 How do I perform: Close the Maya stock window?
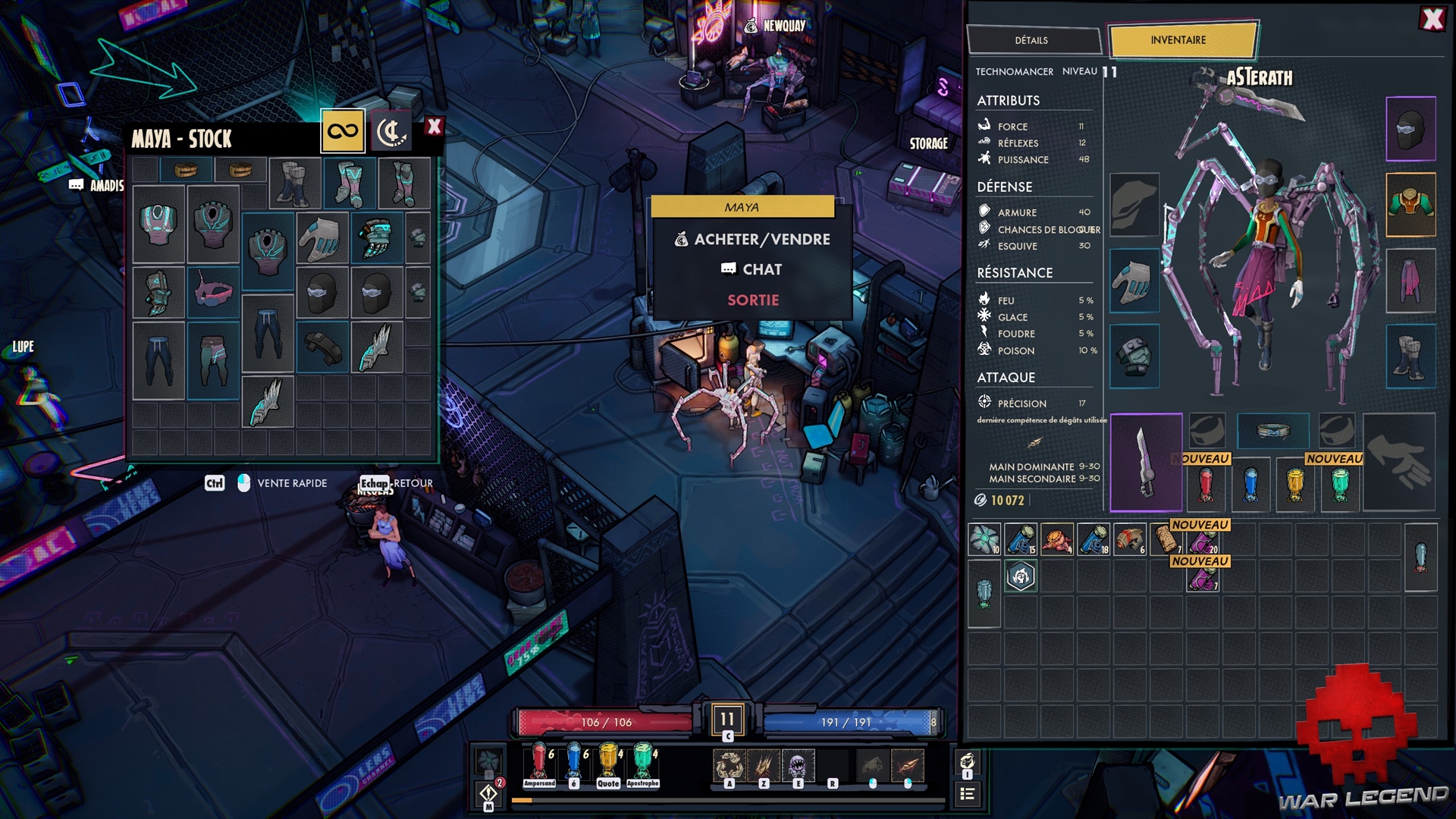point(434,127)
